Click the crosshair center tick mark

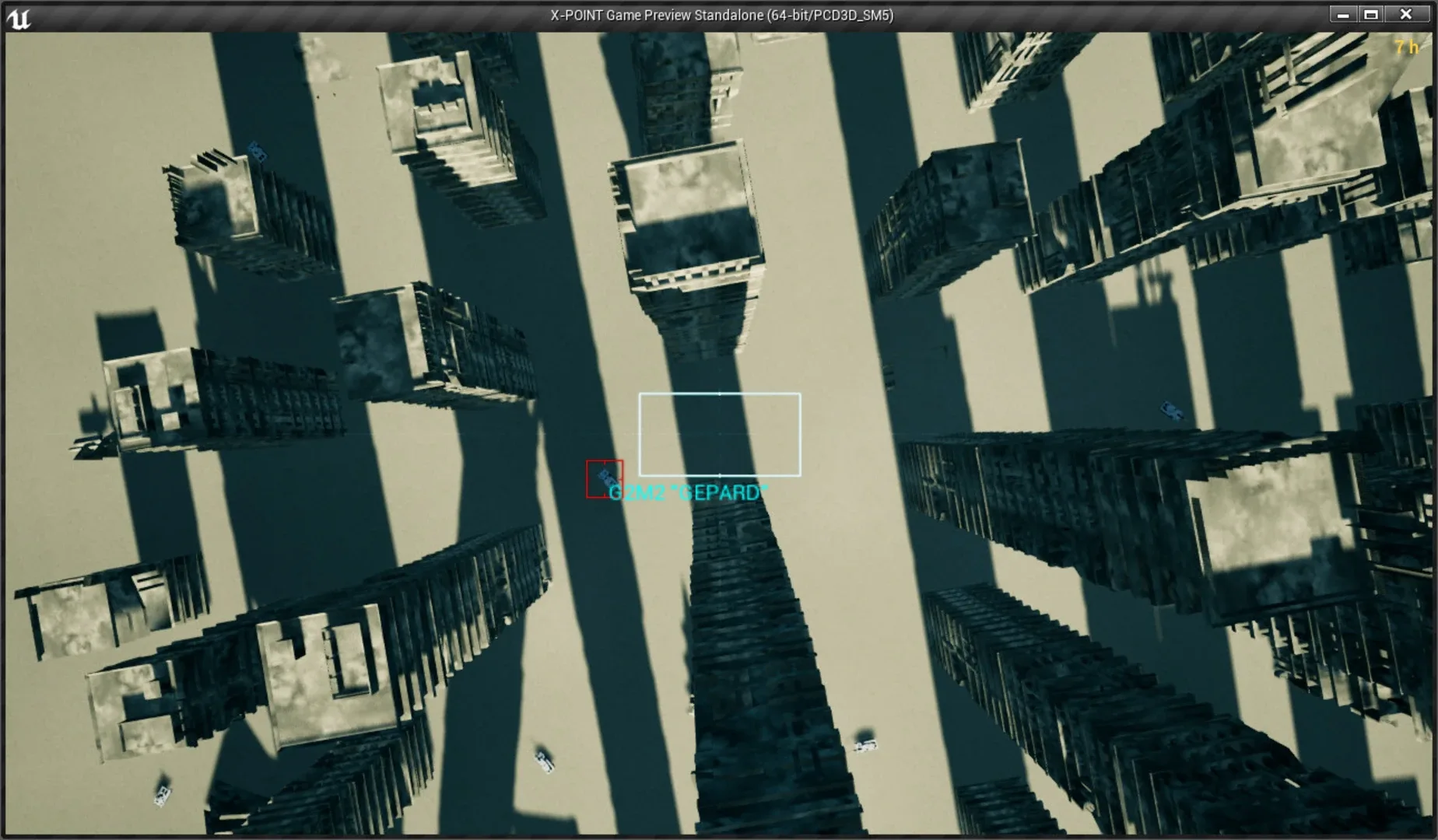[x=720, y=433]
